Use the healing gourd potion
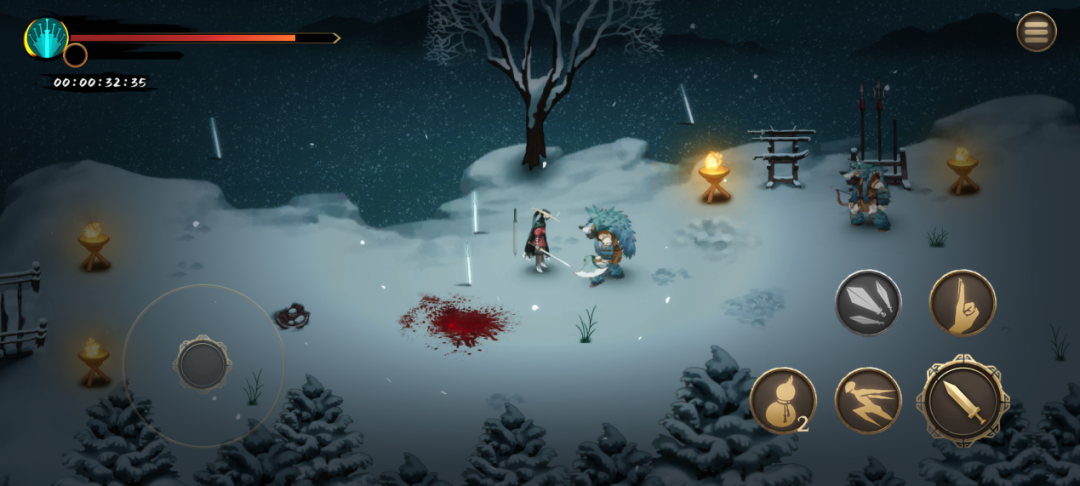Image resolution: width=1080 pixels, height=486 pixels. pos(782,401)
